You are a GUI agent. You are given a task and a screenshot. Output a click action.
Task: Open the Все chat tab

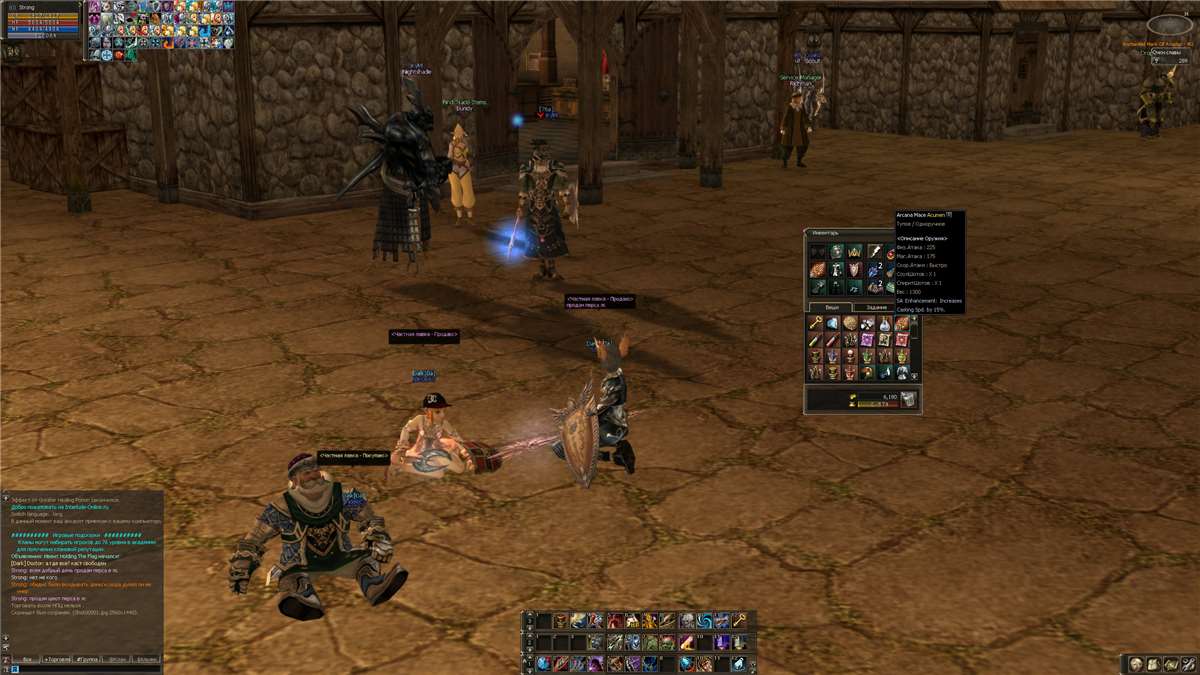(x=27, y=660)
